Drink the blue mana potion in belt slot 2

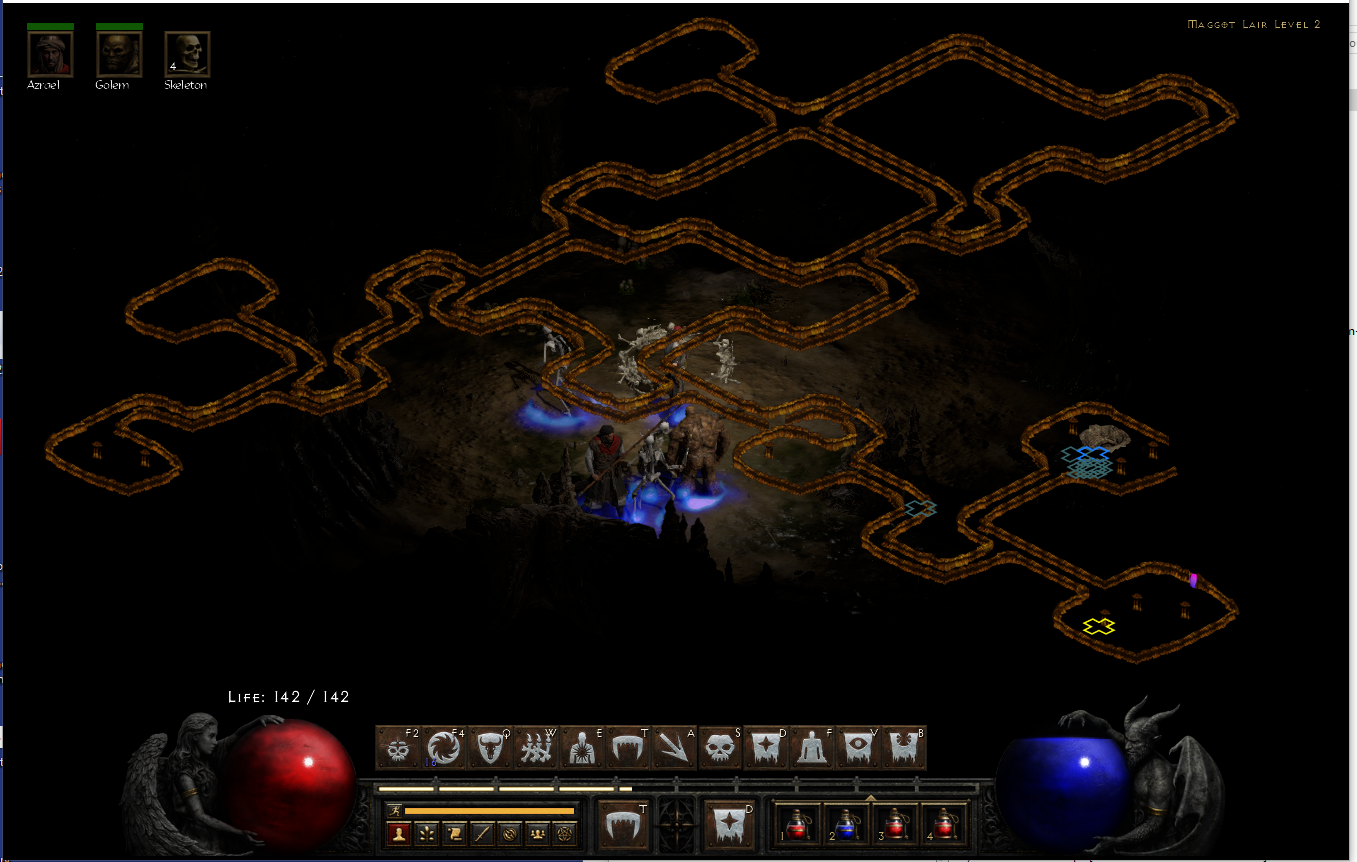845,828
